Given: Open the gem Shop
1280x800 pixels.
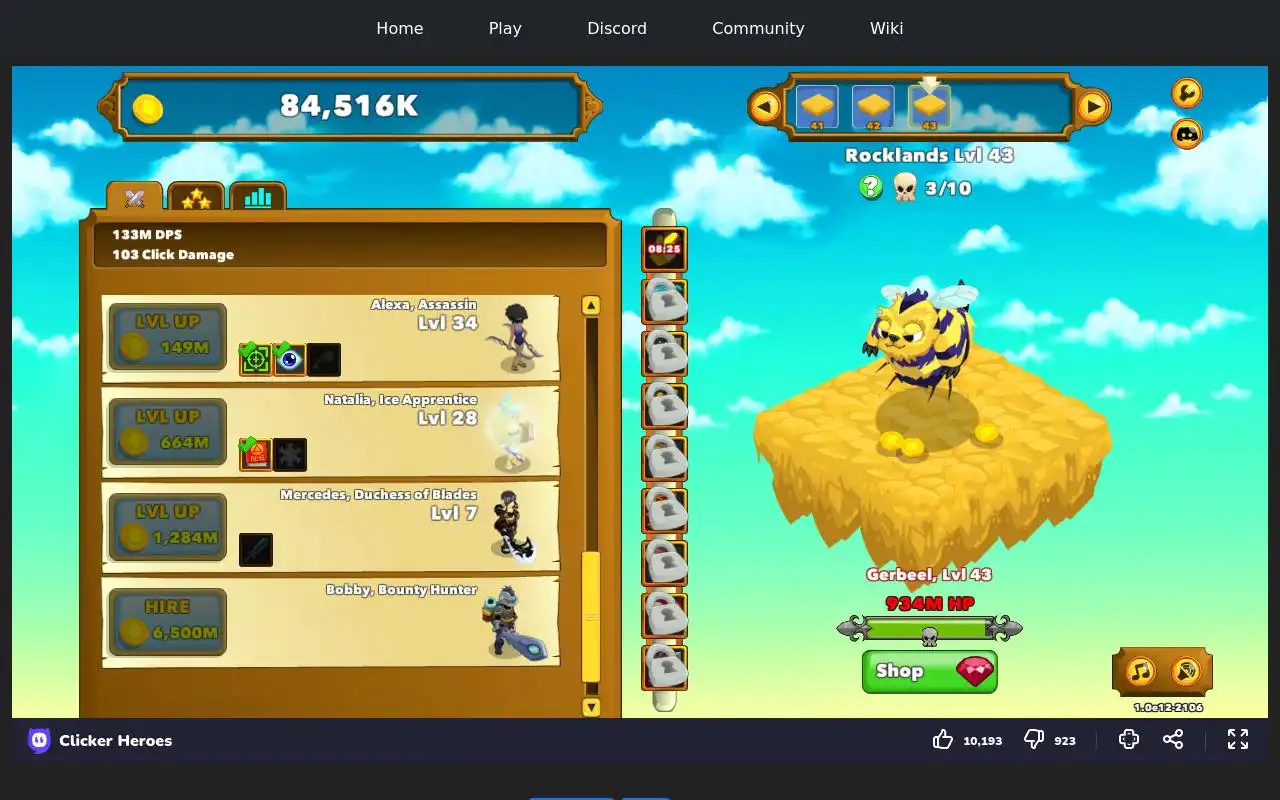Looking at the screenshot, I should [929, 671].
